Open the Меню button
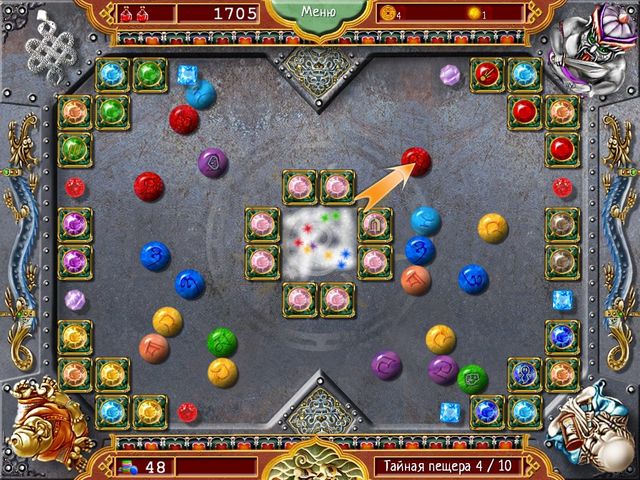This screenshot has width=640, height=480. 317,14
